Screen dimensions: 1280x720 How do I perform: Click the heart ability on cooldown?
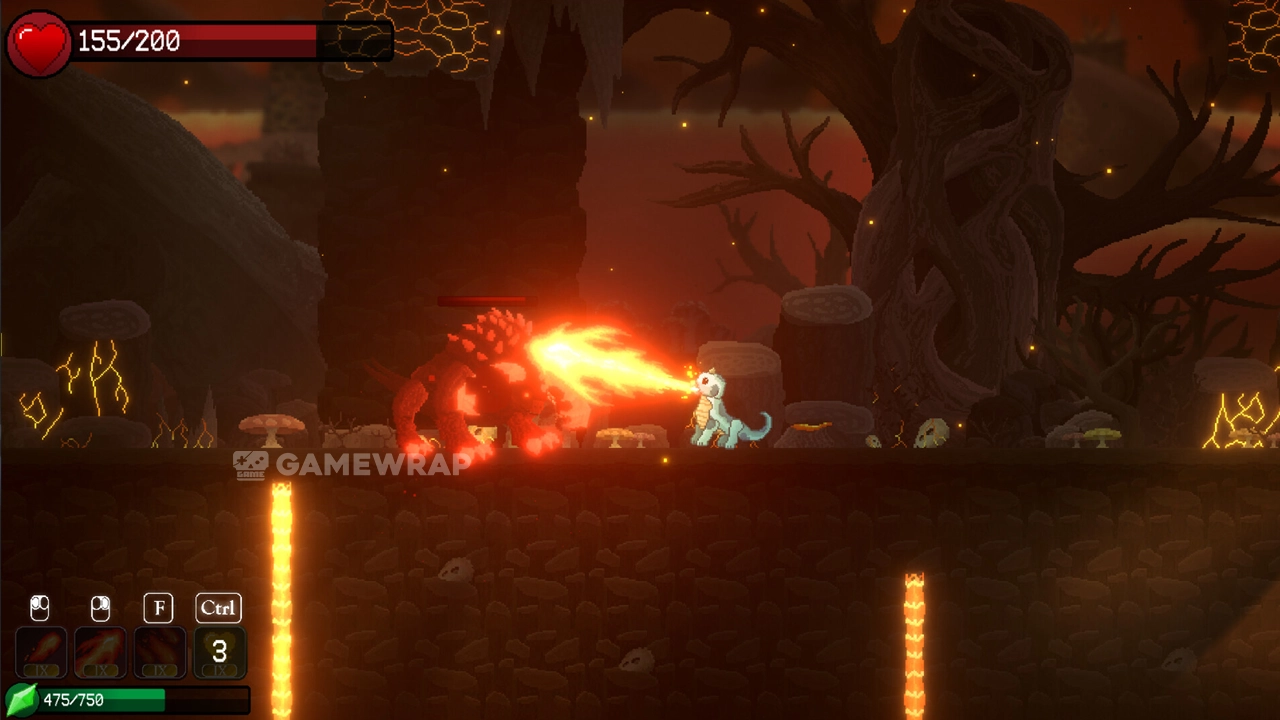point(219,651)
